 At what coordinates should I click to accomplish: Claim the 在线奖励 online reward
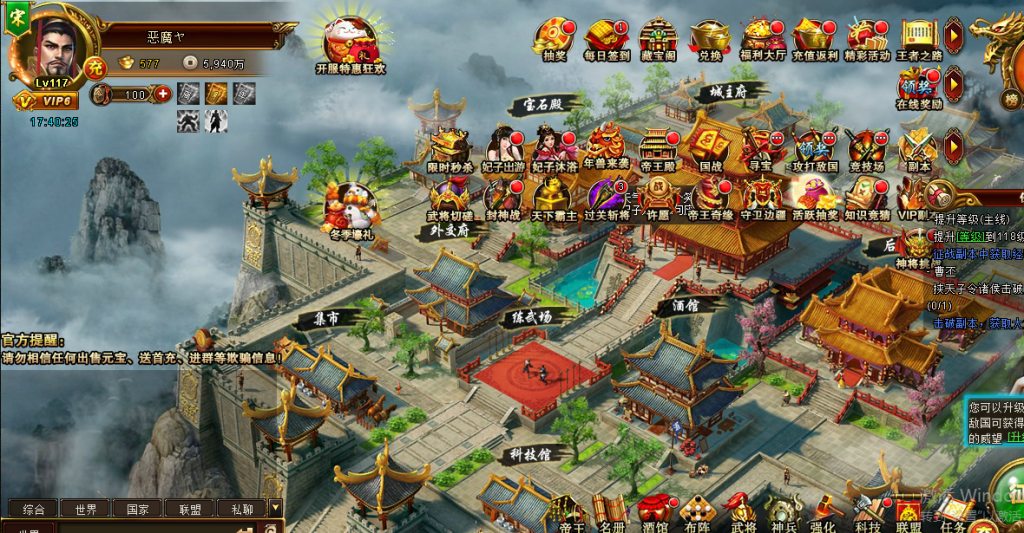[x=918, y=86]
